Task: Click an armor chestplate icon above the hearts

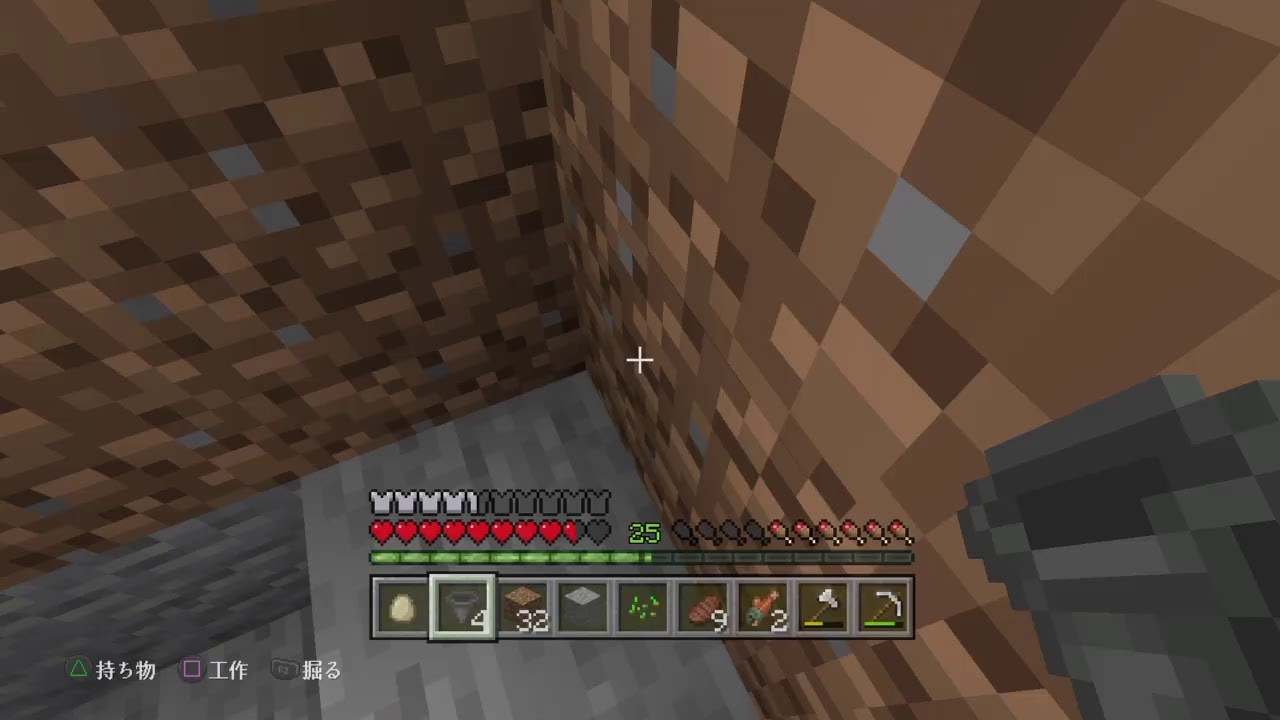Action: click(x=380, y=503)
